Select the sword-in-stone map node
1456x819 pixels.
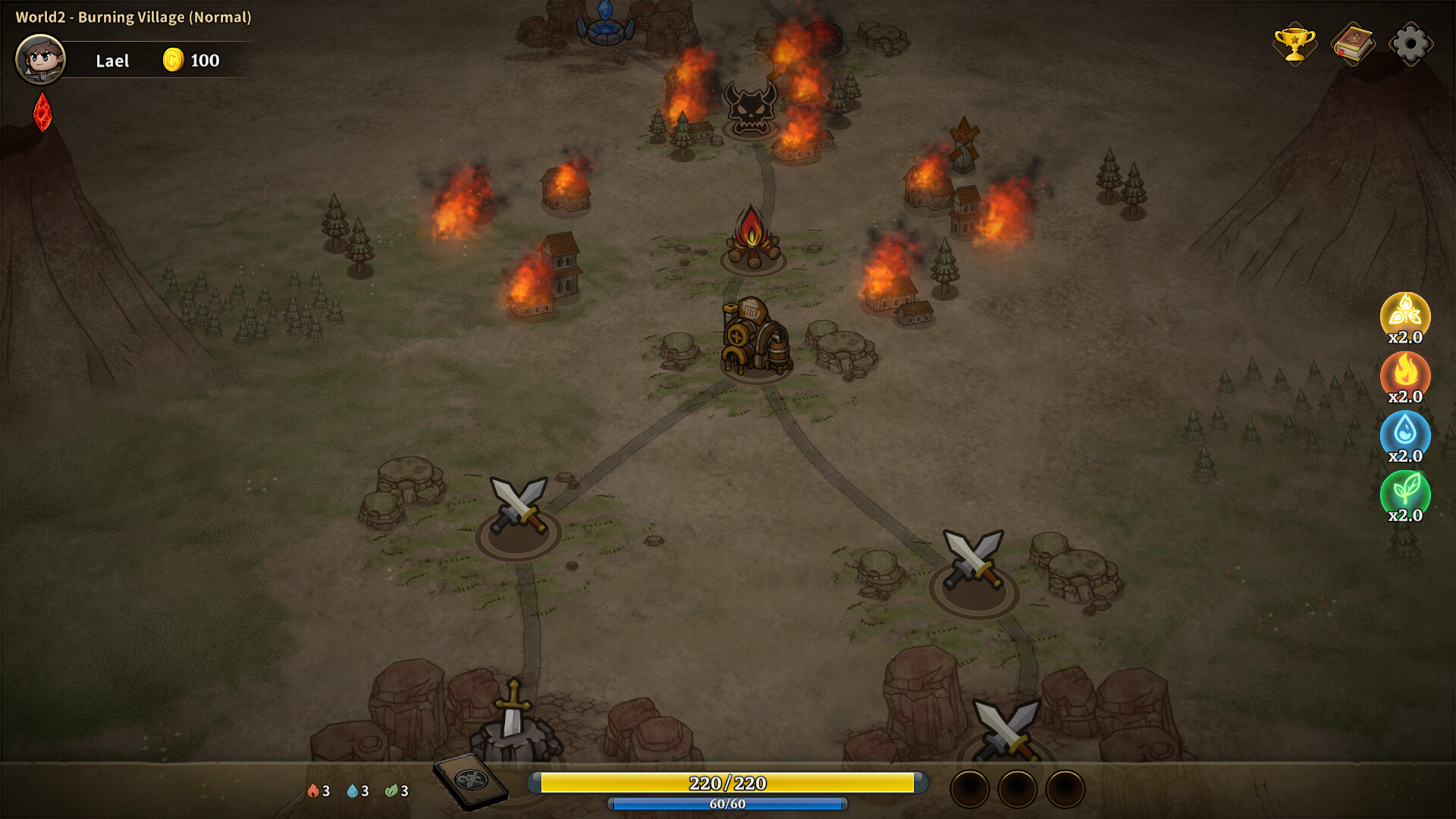pyautogui.click(x=514, y=717)
